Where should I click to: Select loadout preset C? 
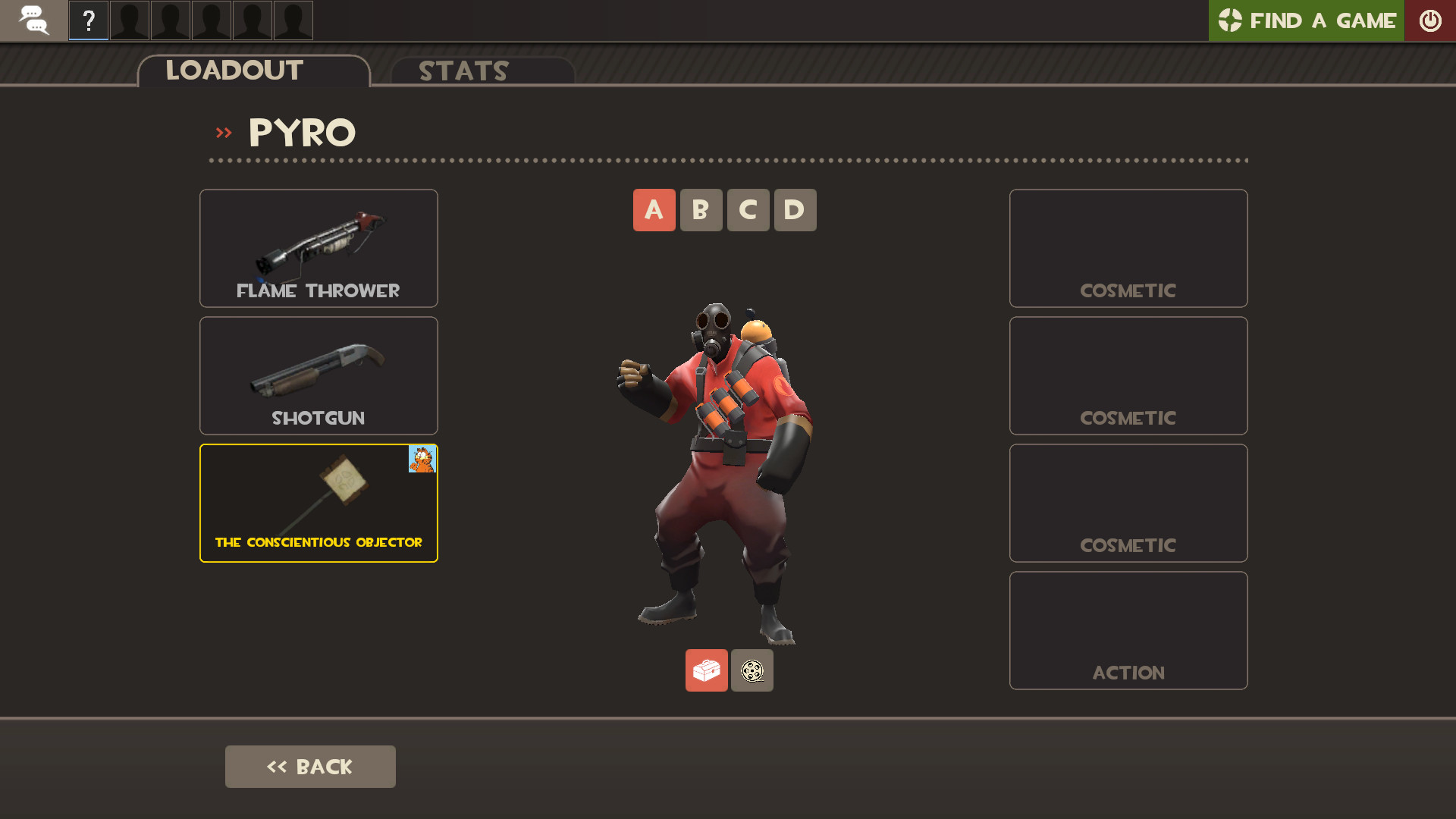[x=748, y=210]
